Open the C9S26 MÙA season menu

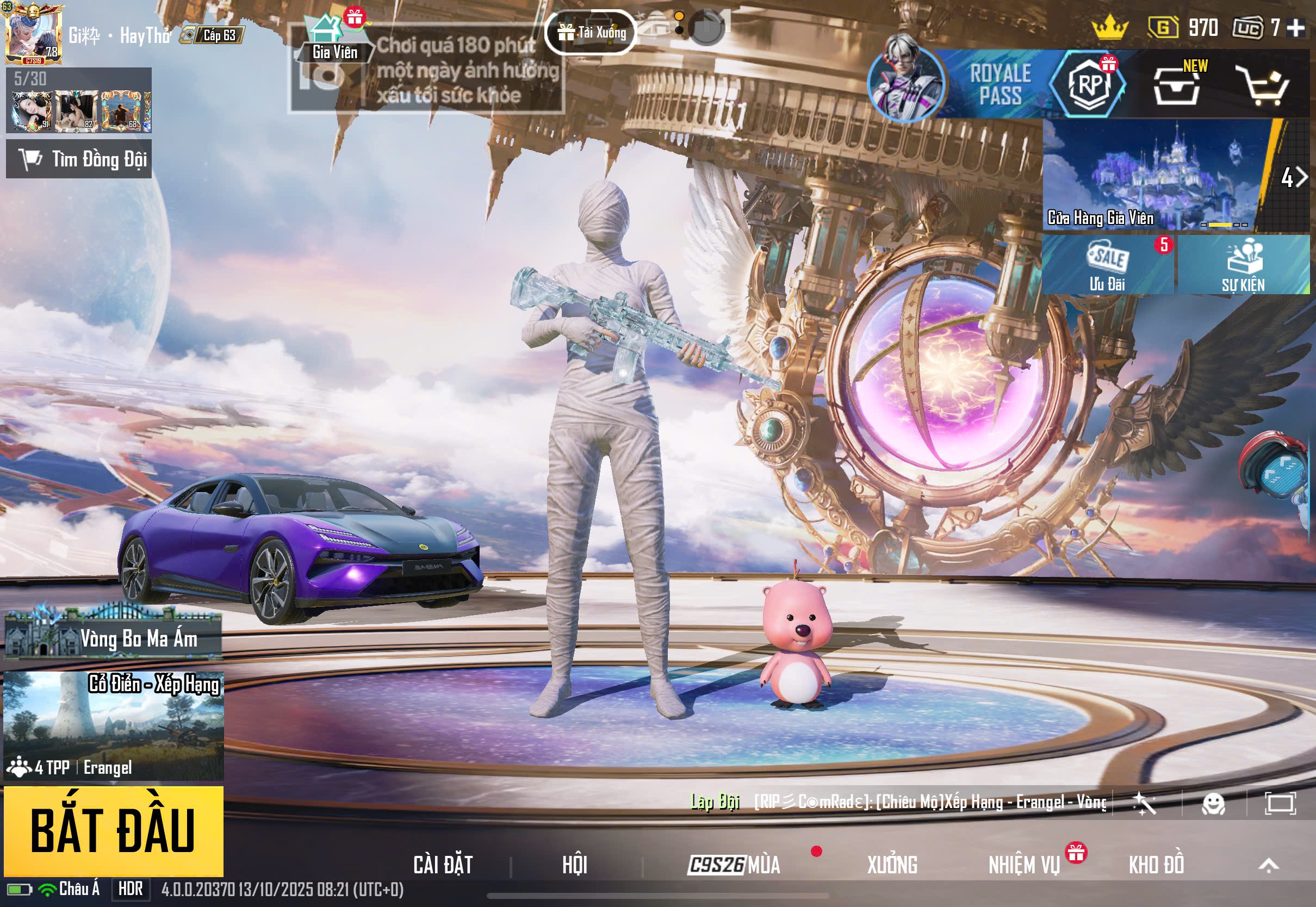[x=733, y=865]
